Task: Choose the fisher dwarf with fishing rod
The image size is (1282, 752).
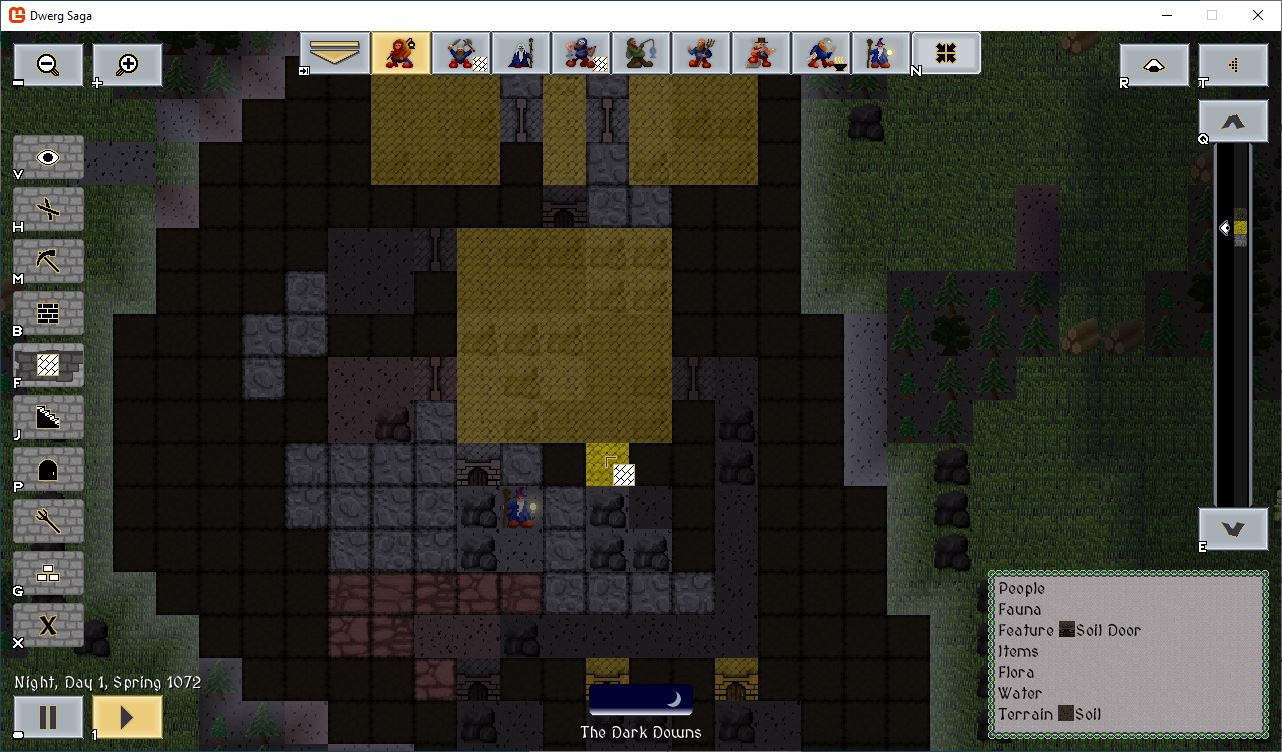Action: click(x=641, y=53)
